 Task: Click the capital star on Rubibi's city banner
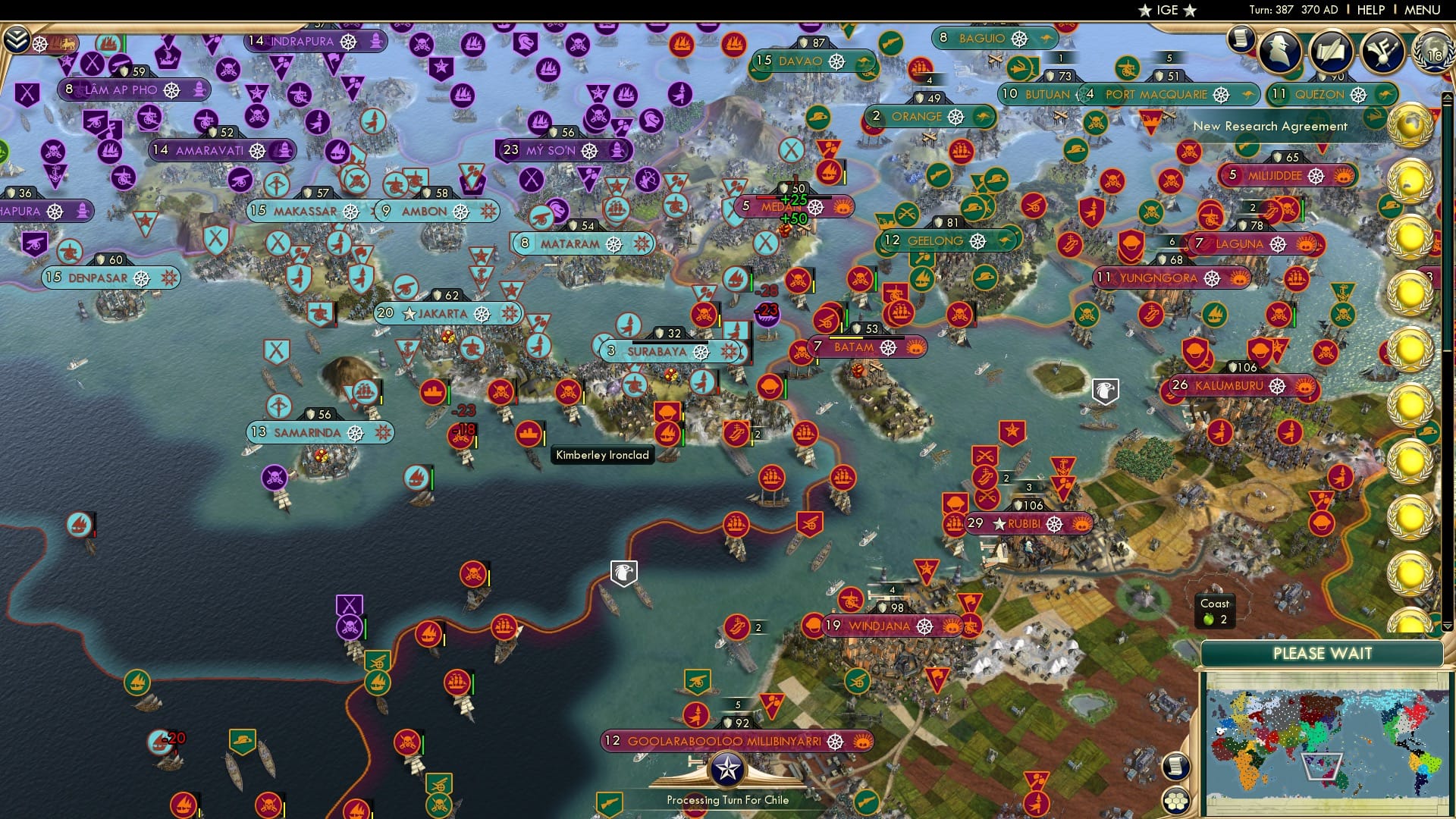(x=1000, y=522)
